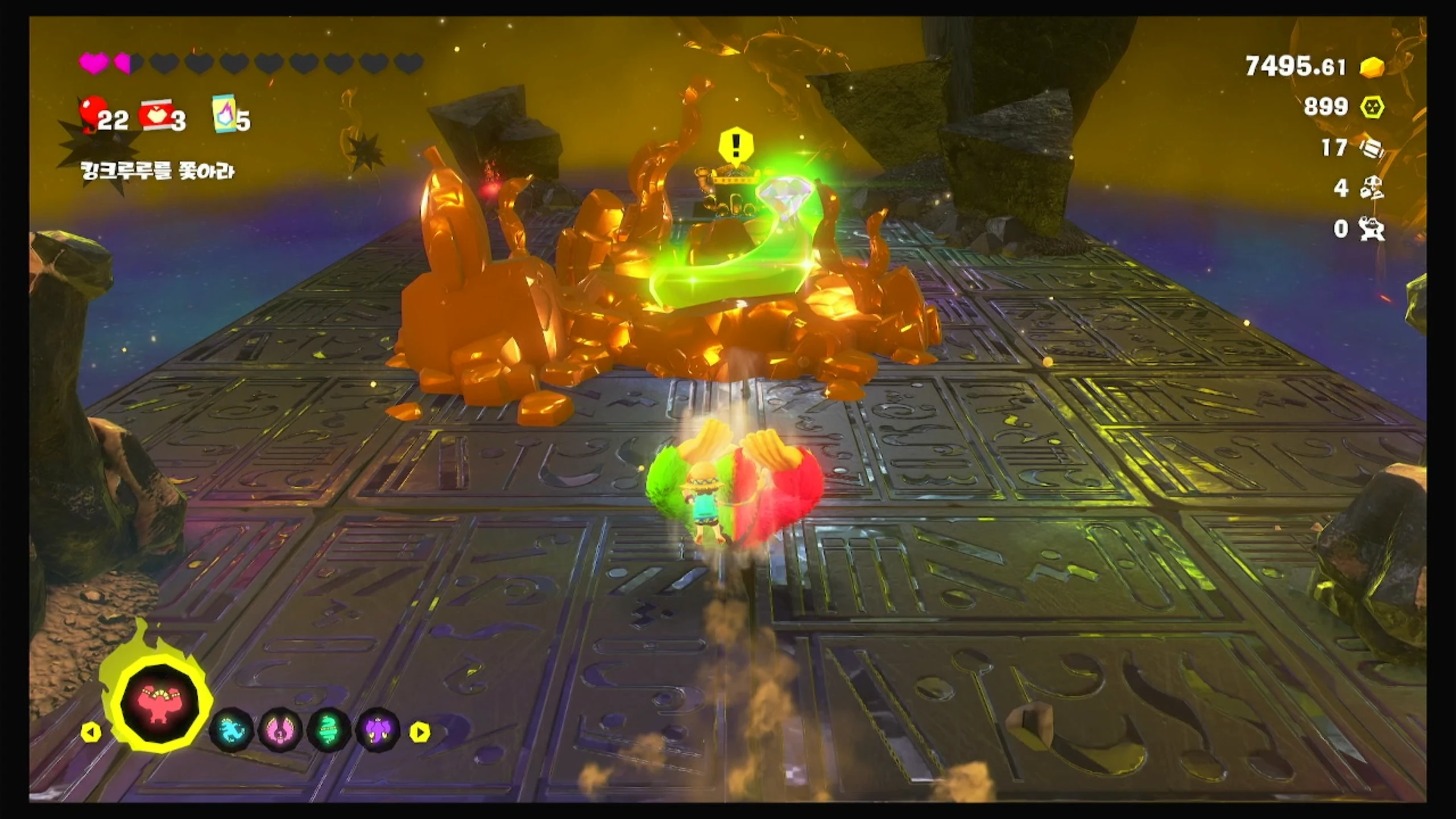Click the gold nugget currency icon

pyautogui.click(x=1372, y=67)
